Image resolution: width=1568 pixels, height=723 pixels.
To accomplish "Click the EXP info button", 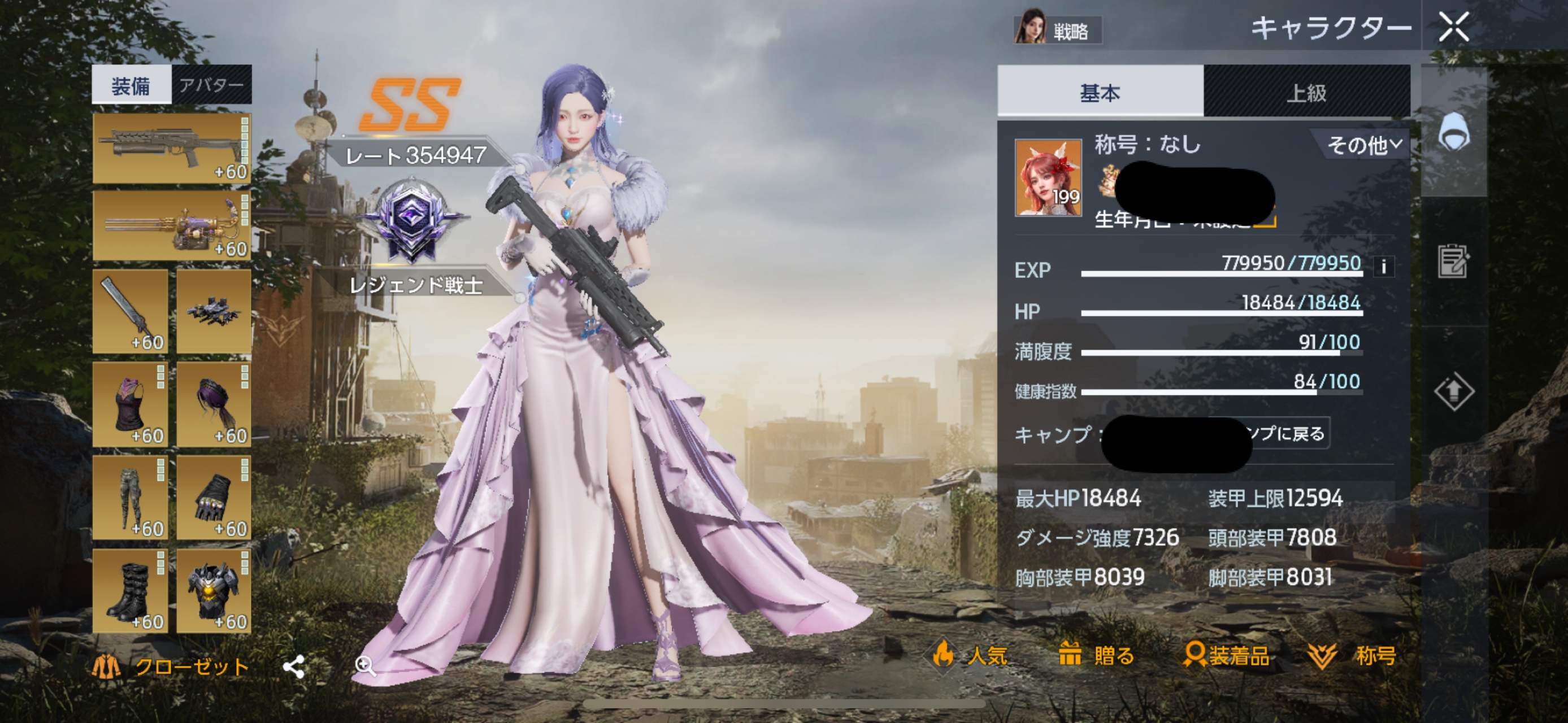I will 1384,267.
